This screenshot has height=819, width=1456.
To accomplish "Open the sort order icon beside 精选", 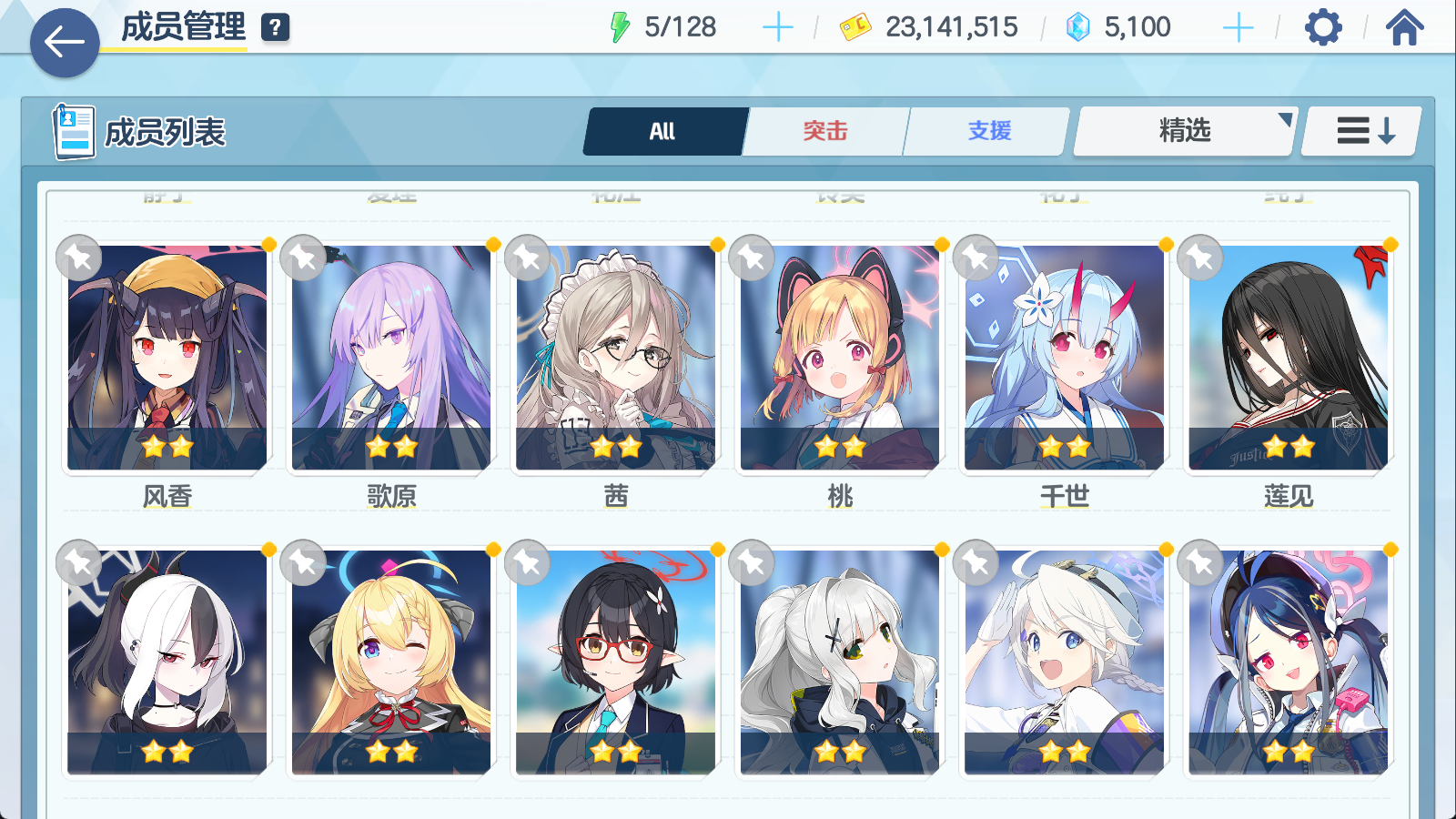I will [1360, 130].
